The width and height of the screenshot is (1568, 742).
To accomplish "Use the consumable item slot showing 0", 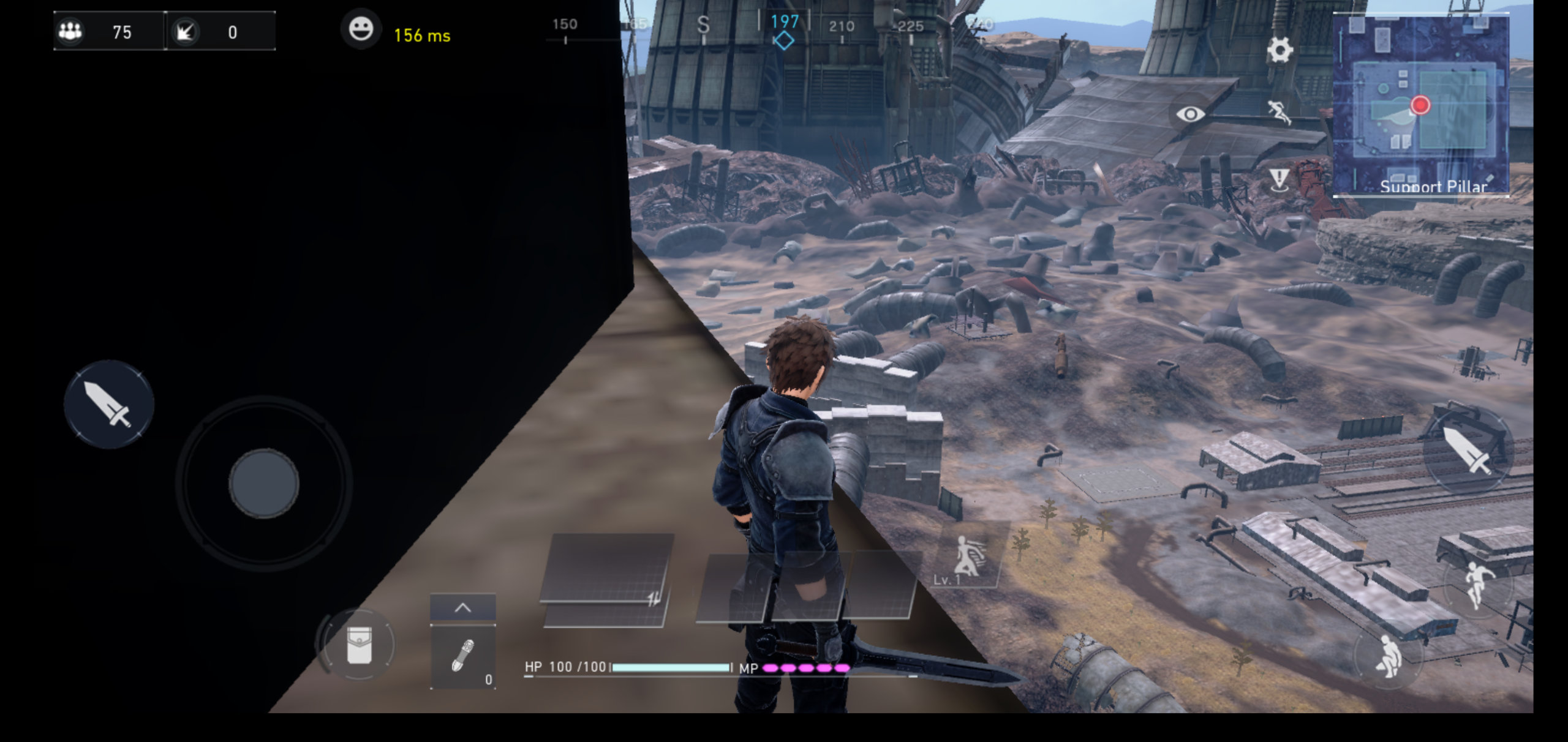I will pos(463,658).
